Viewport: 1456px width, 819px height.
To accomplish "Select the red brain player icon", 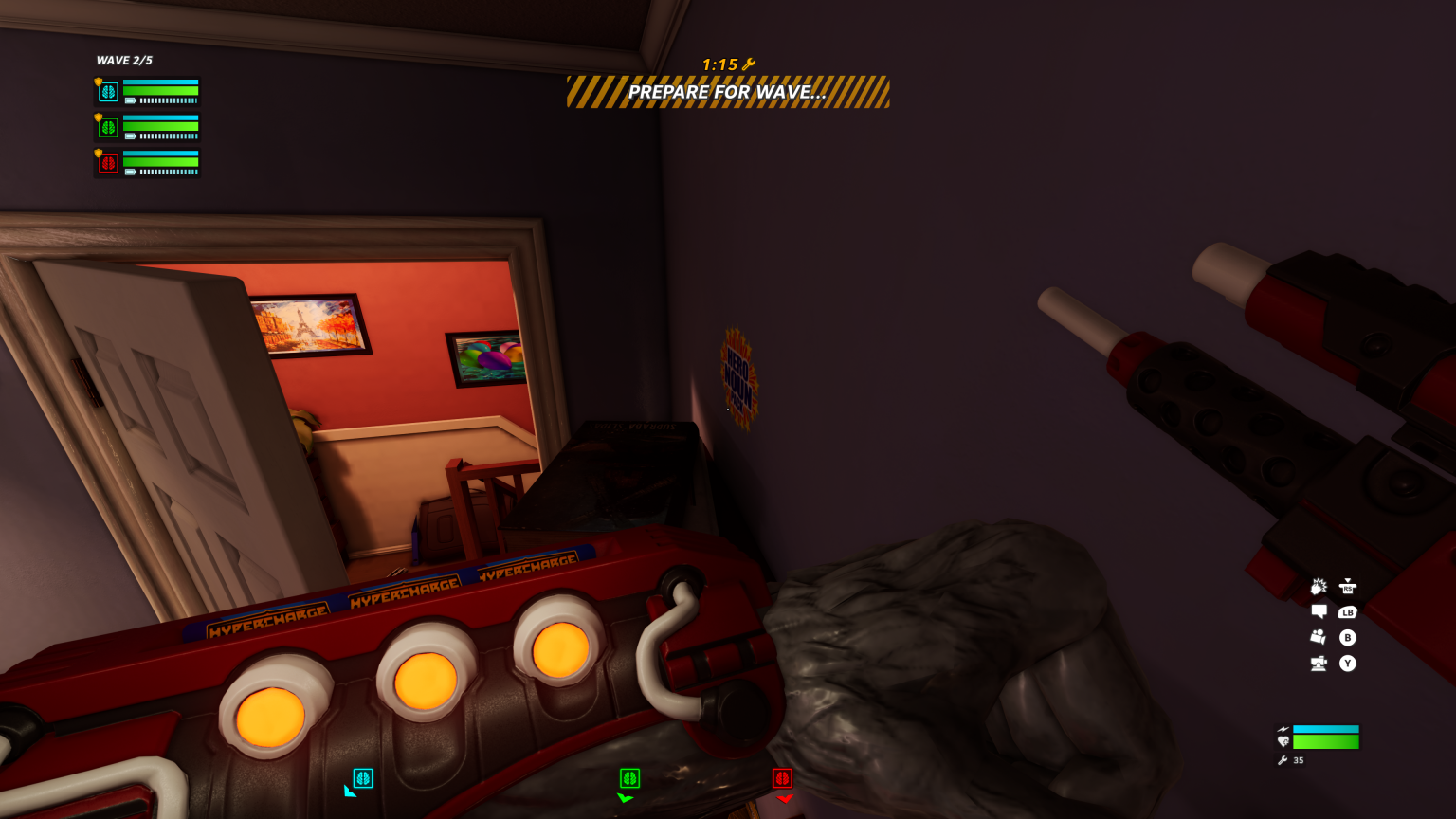I will [x=107, y=163].
